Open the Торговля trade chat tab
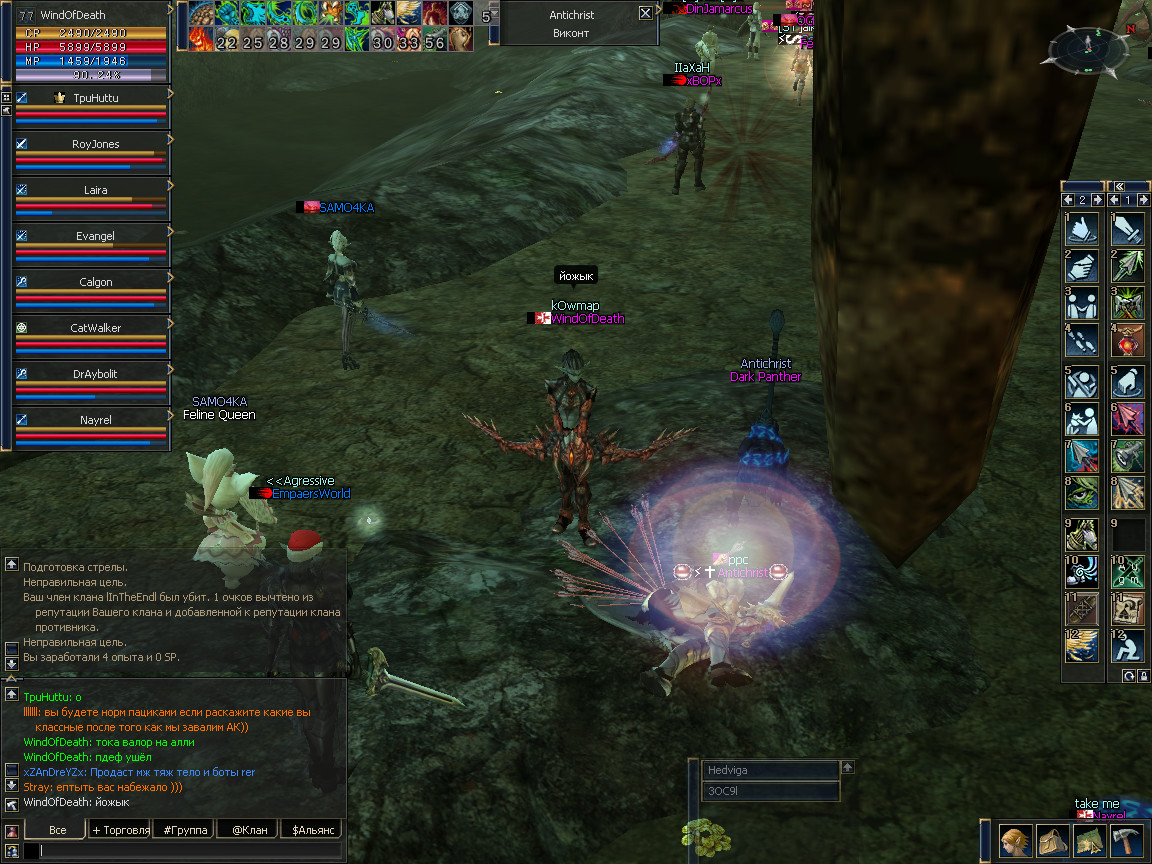 click(121, 830)
